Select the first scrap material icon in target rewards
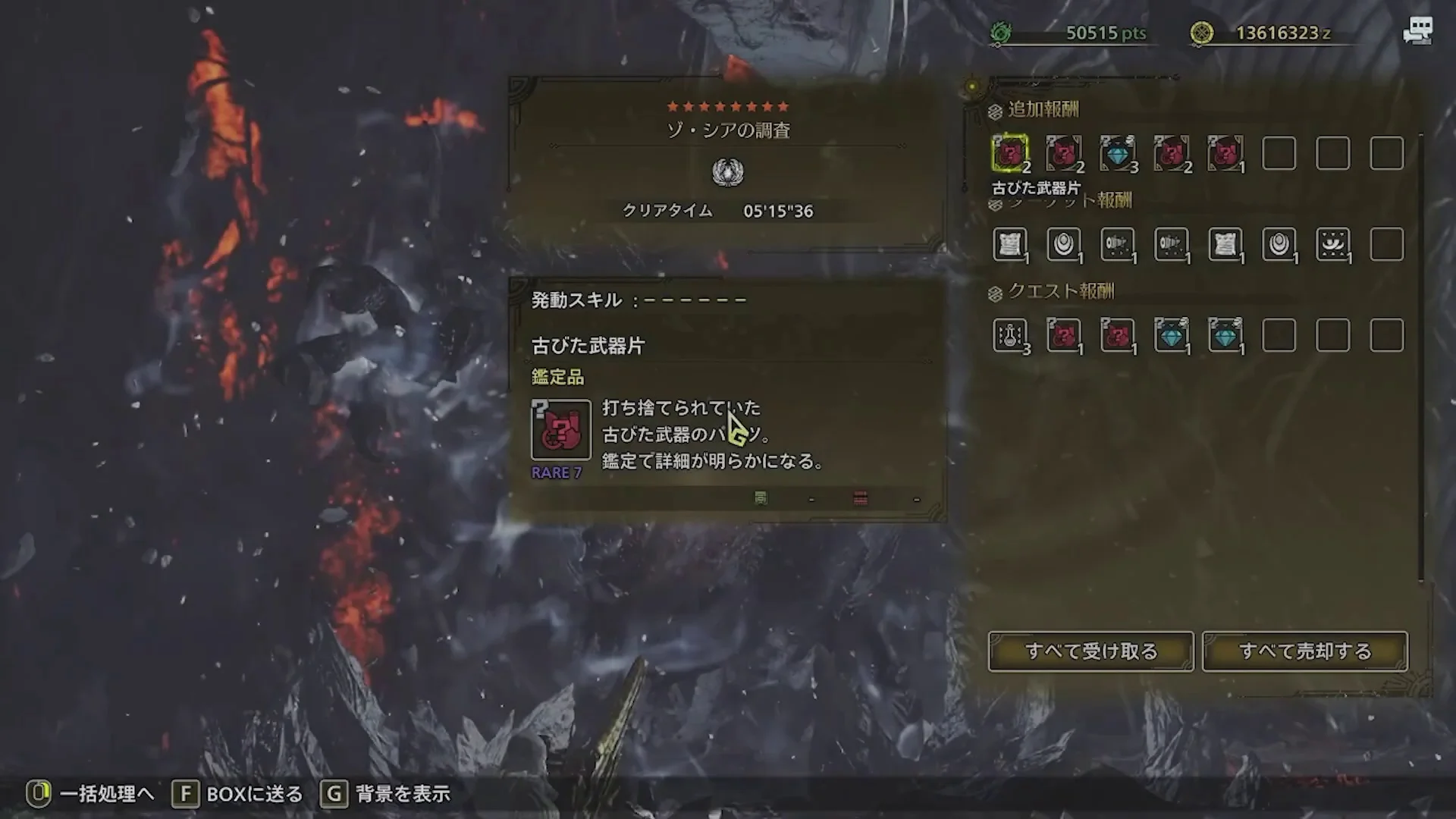The width and height of the screenshot is (1456, 819). (x=1012, y=244)
